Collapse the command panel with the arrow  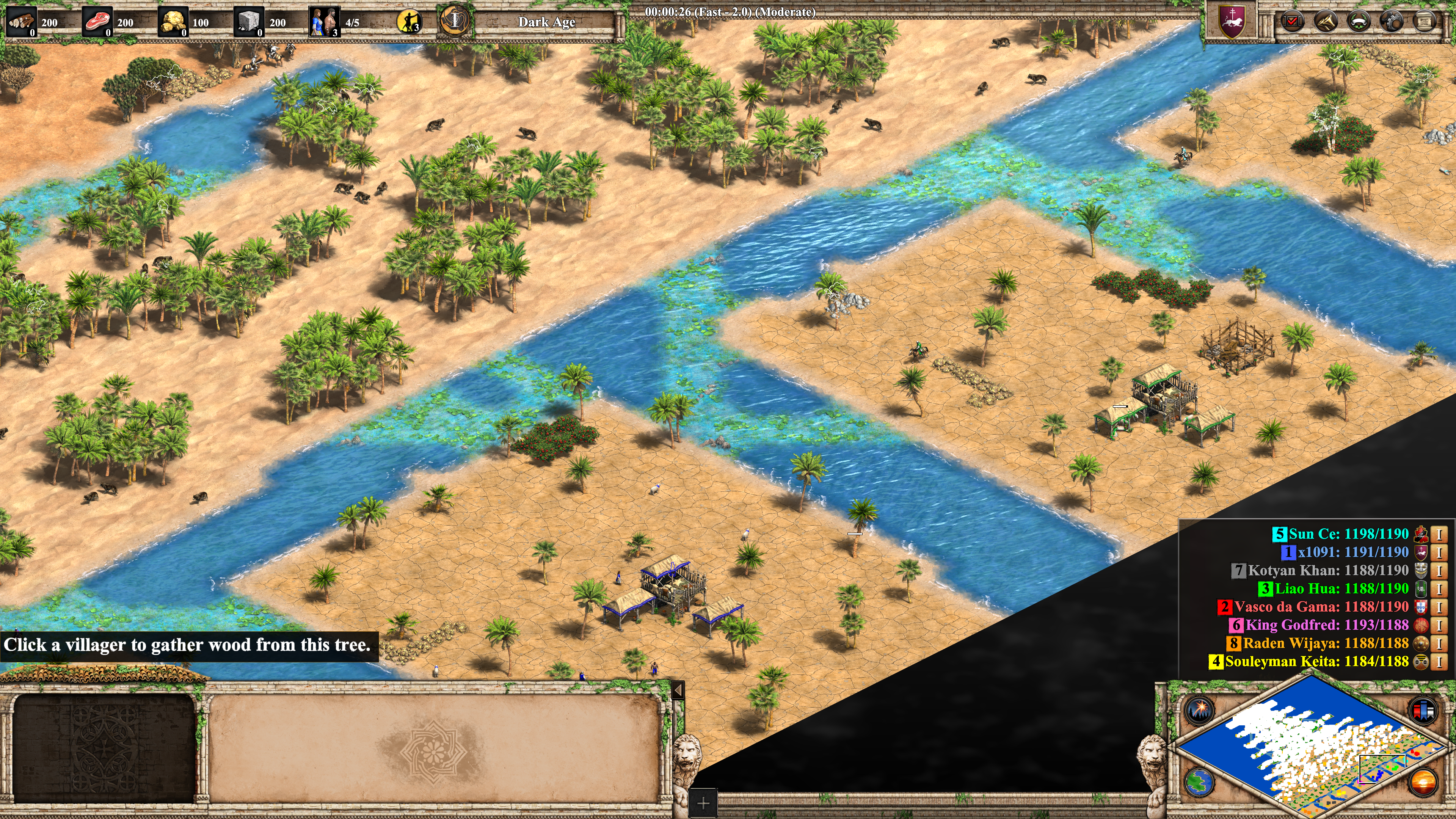[x=678, y=690]
